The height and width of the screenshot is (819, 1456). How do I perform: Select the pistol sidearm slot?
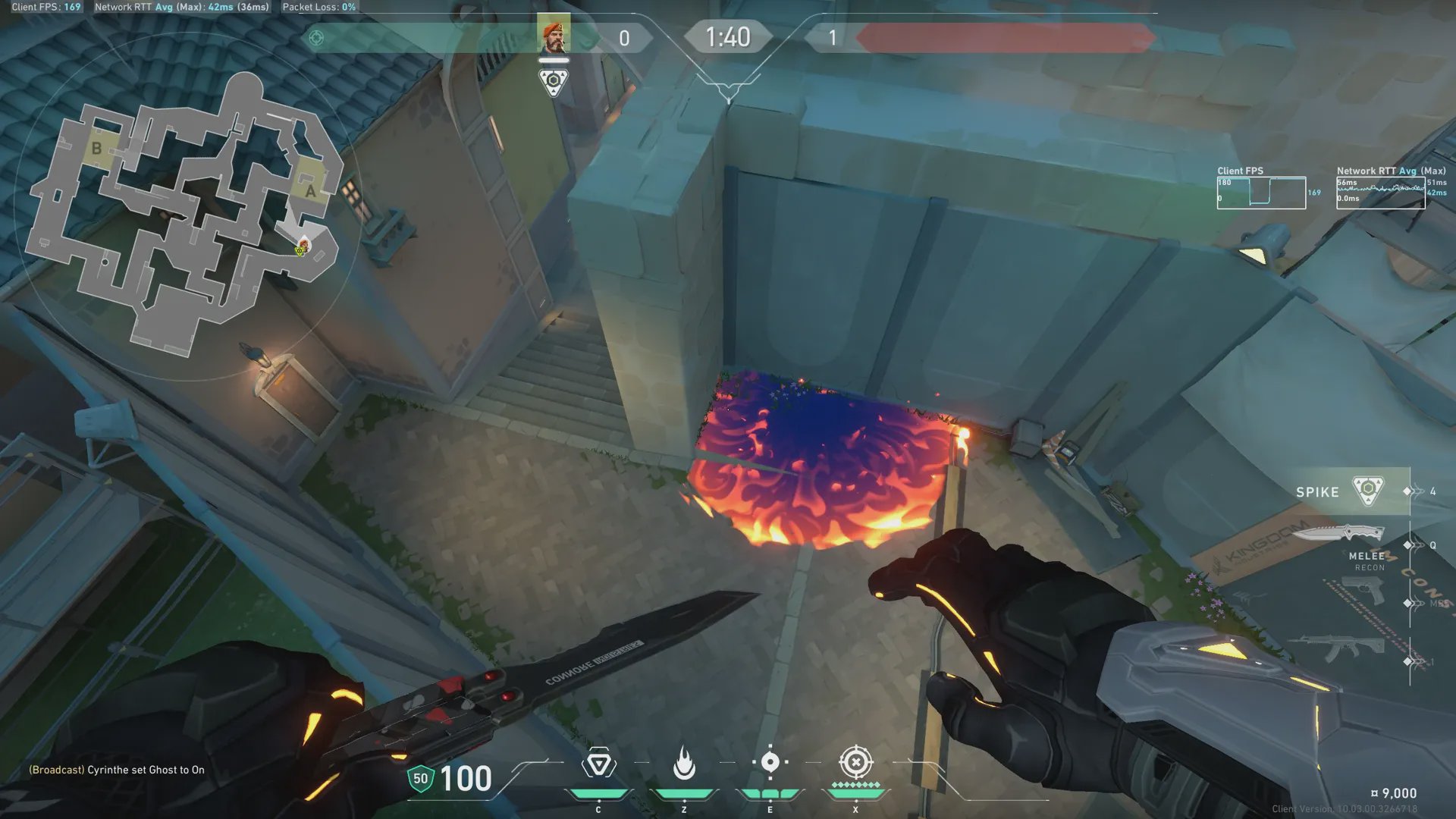(1363, 591)
